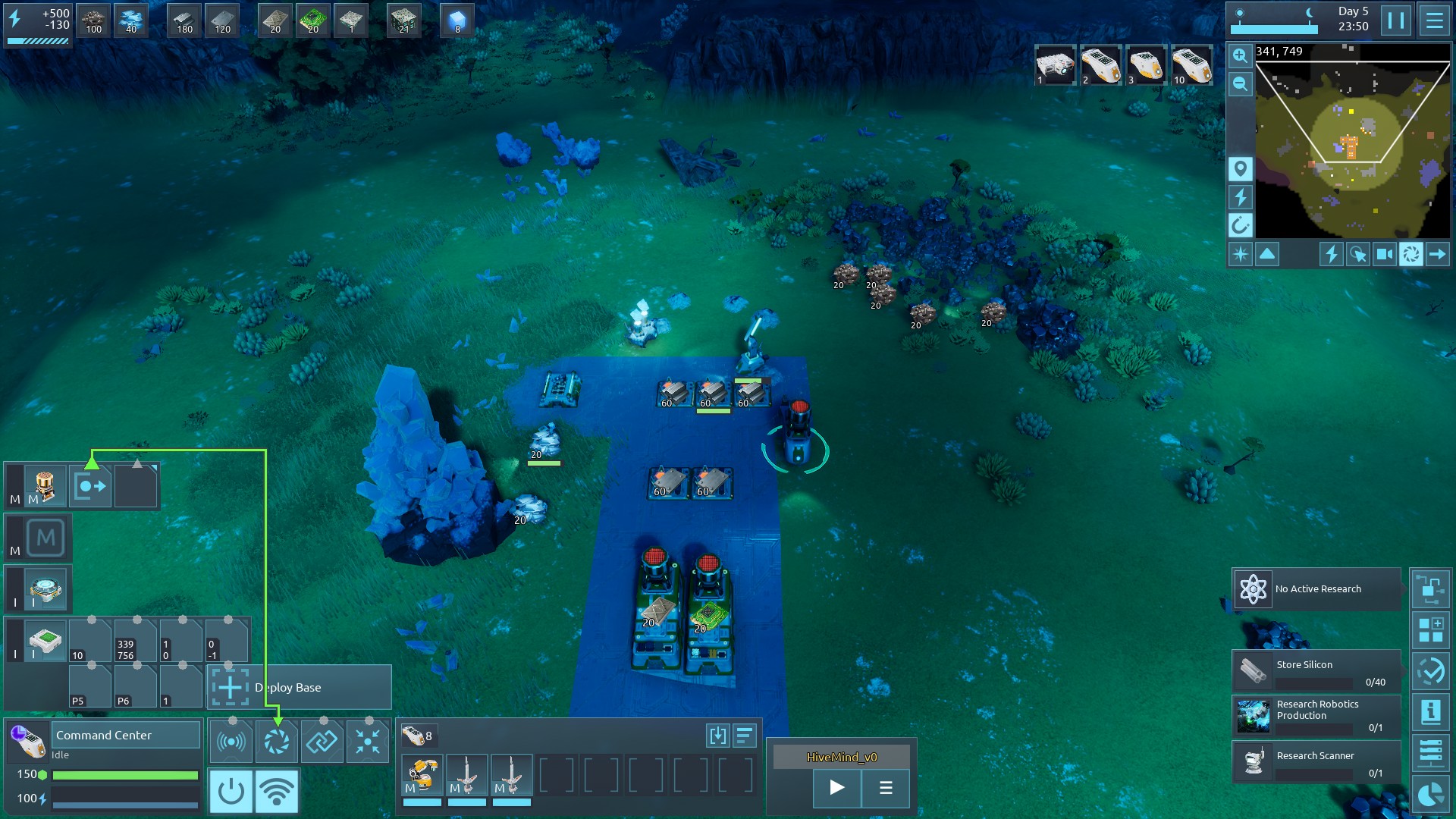
Task: Click the Deploy Base button
Action: [300, 687]
